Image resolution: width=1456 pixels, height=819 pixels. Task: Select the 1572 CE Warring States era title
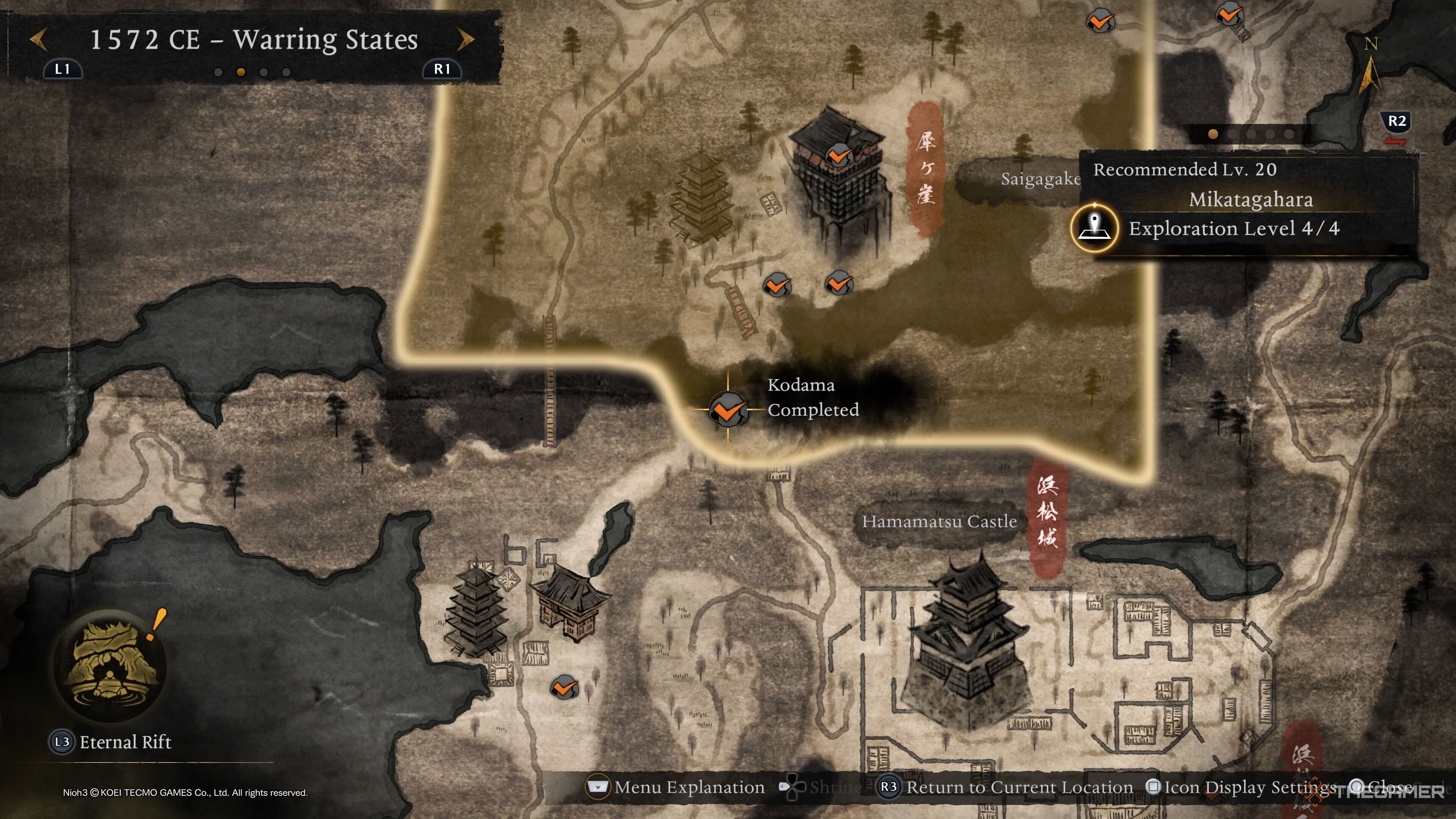[x=254, y=39]
